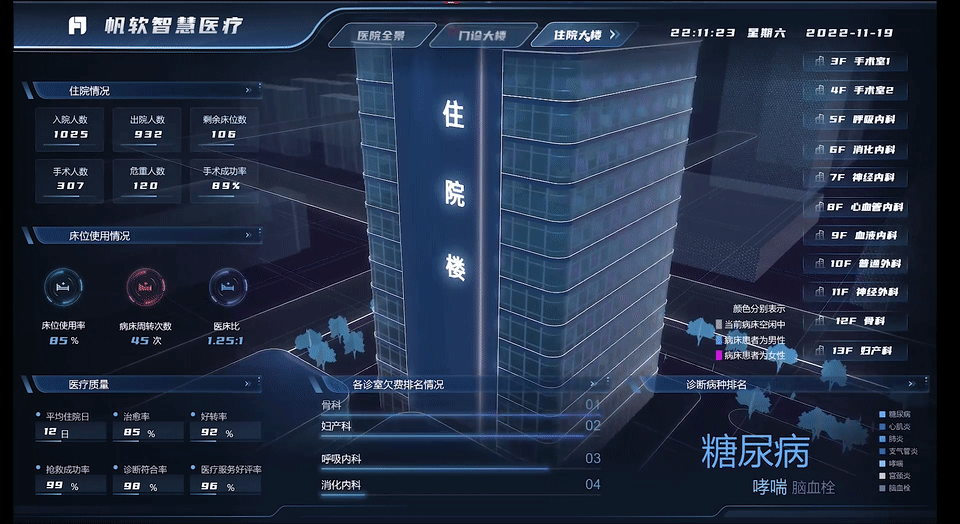
Task: Select floor 5F 呼吸内科
Action: 855,120
